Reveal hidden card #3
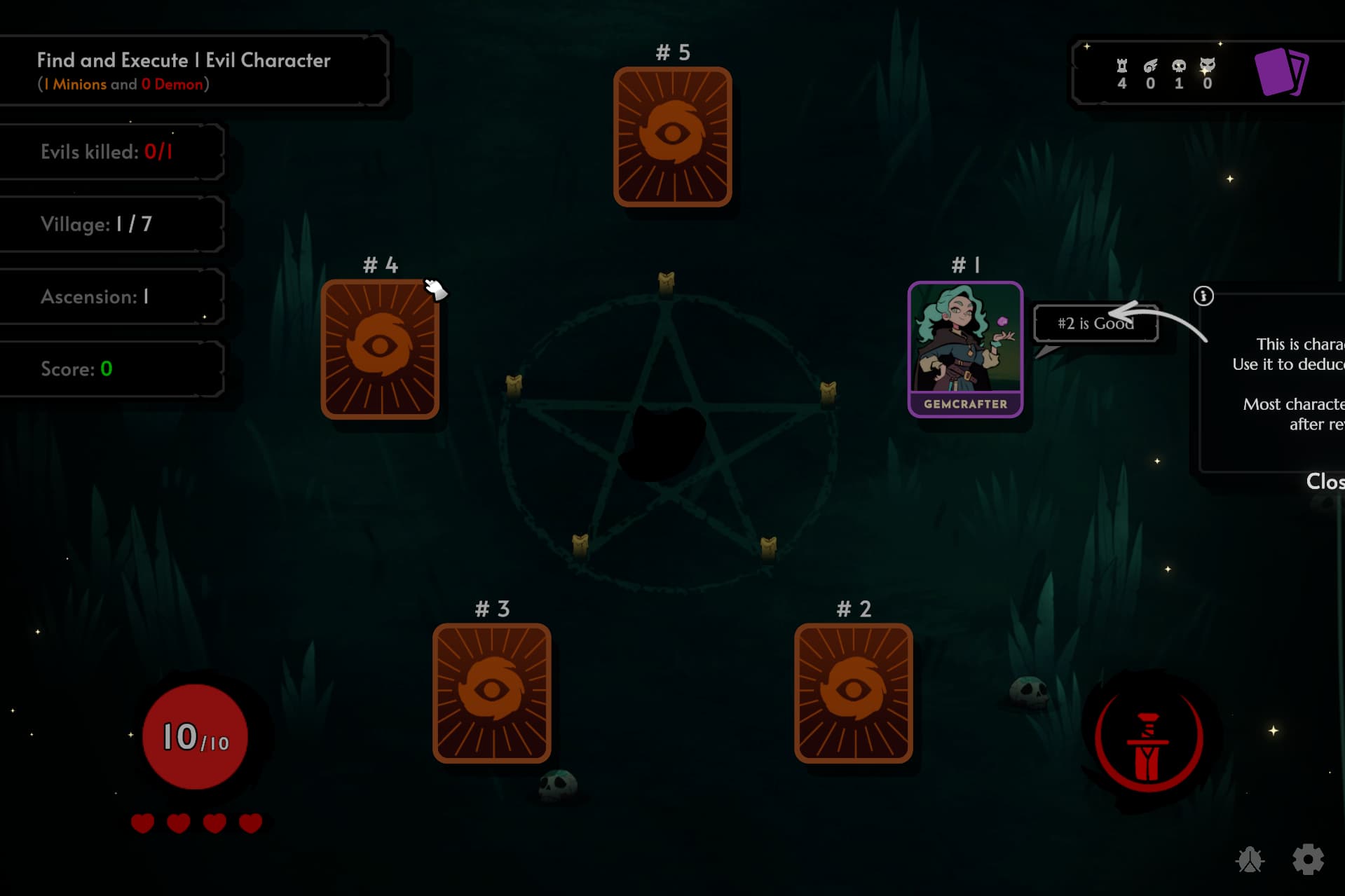This screenshot has width=1345, height=896. pyautogui.click(x=491, y=692)
